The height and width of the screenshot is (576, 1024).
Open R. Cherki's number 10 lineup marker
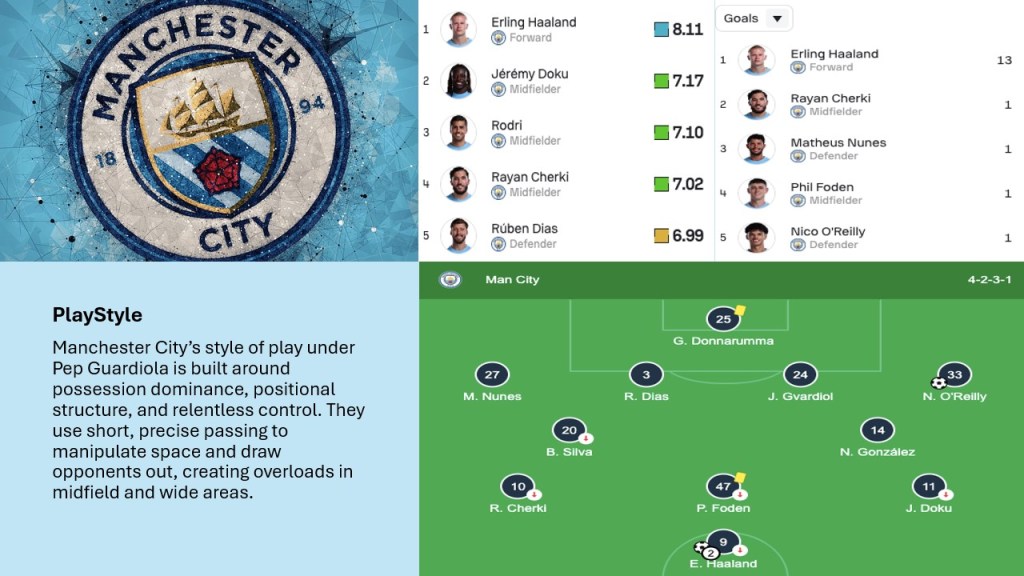point(518,487)
